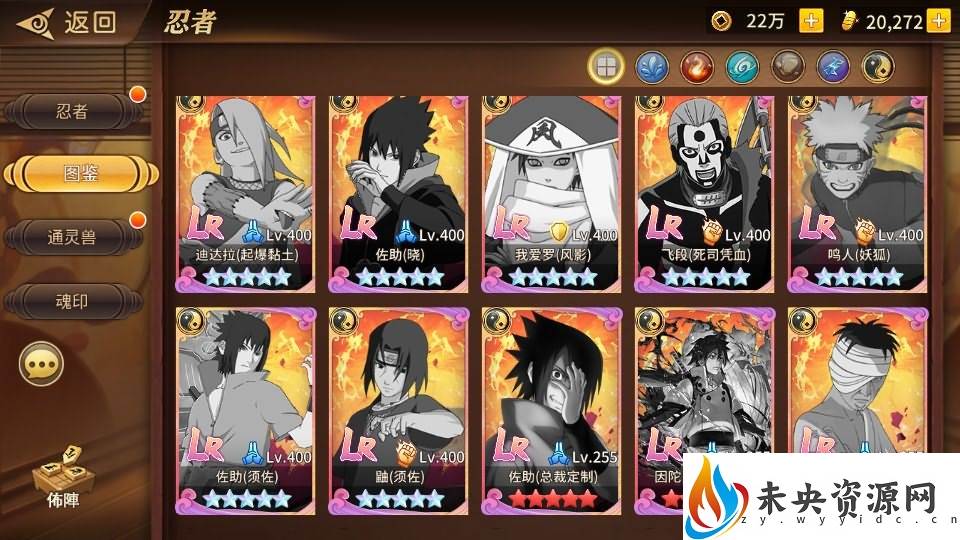Filter ninjas by fire element
Screen dimensions: 960x540
pyautogui.click(x=697, y=67)
